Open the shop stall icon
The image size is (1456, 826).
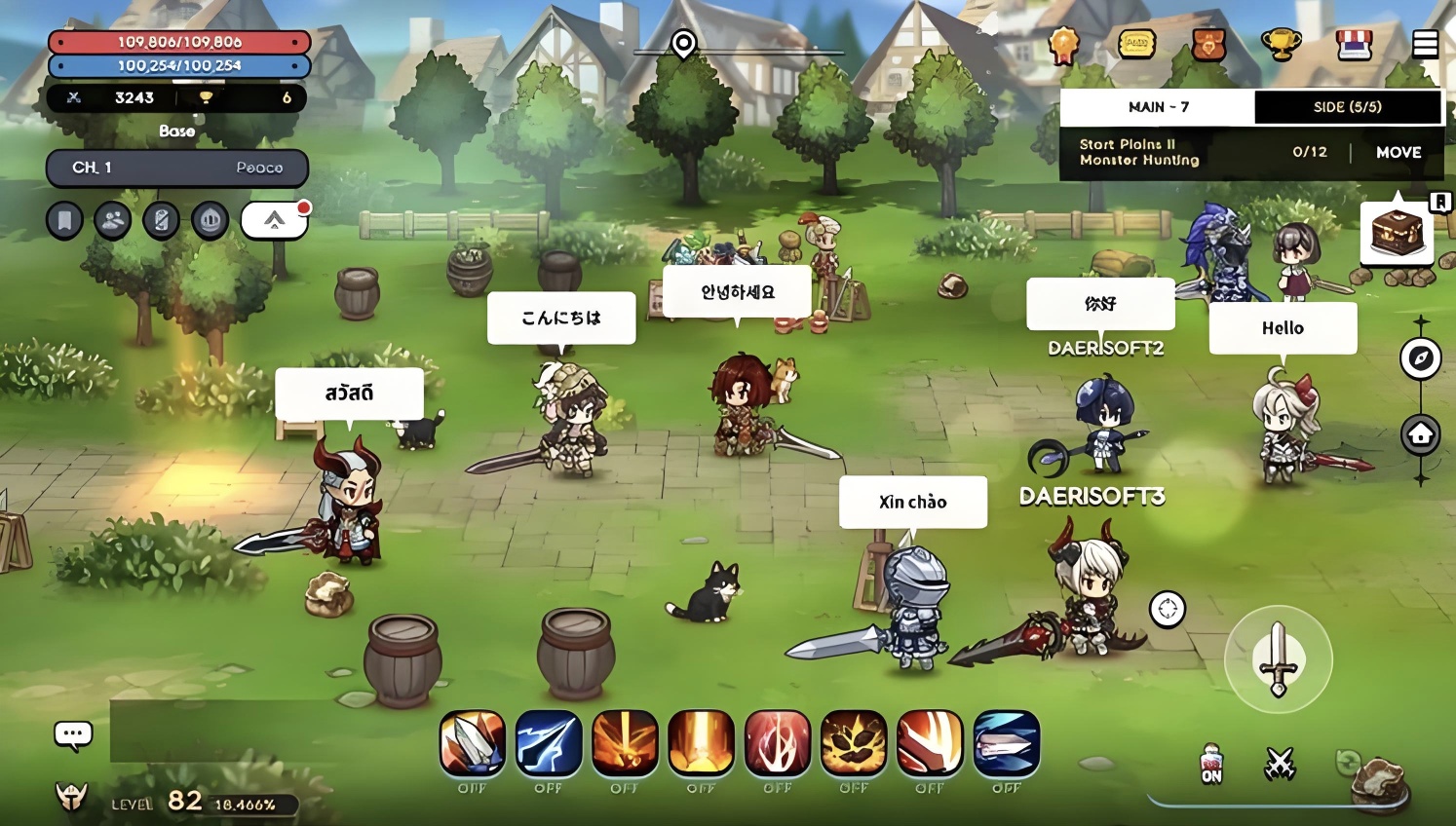1354,44
